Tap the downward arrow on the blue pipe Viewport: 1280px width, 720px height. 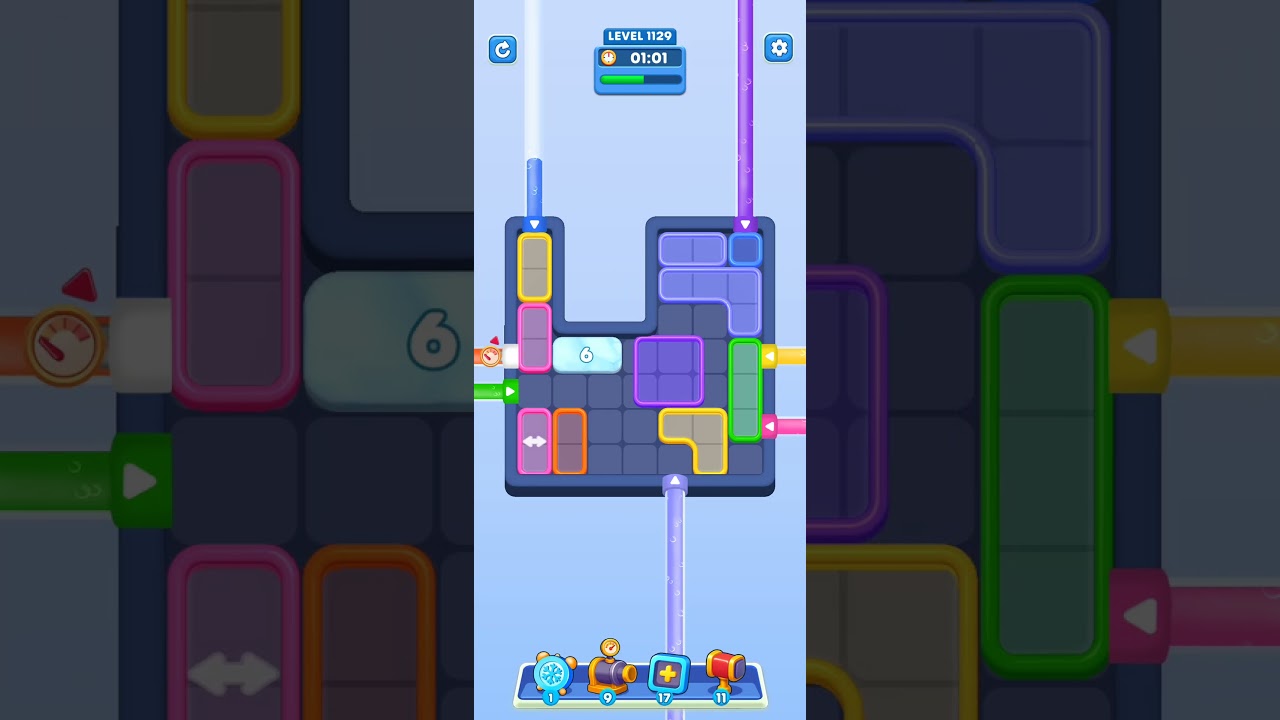534,224
